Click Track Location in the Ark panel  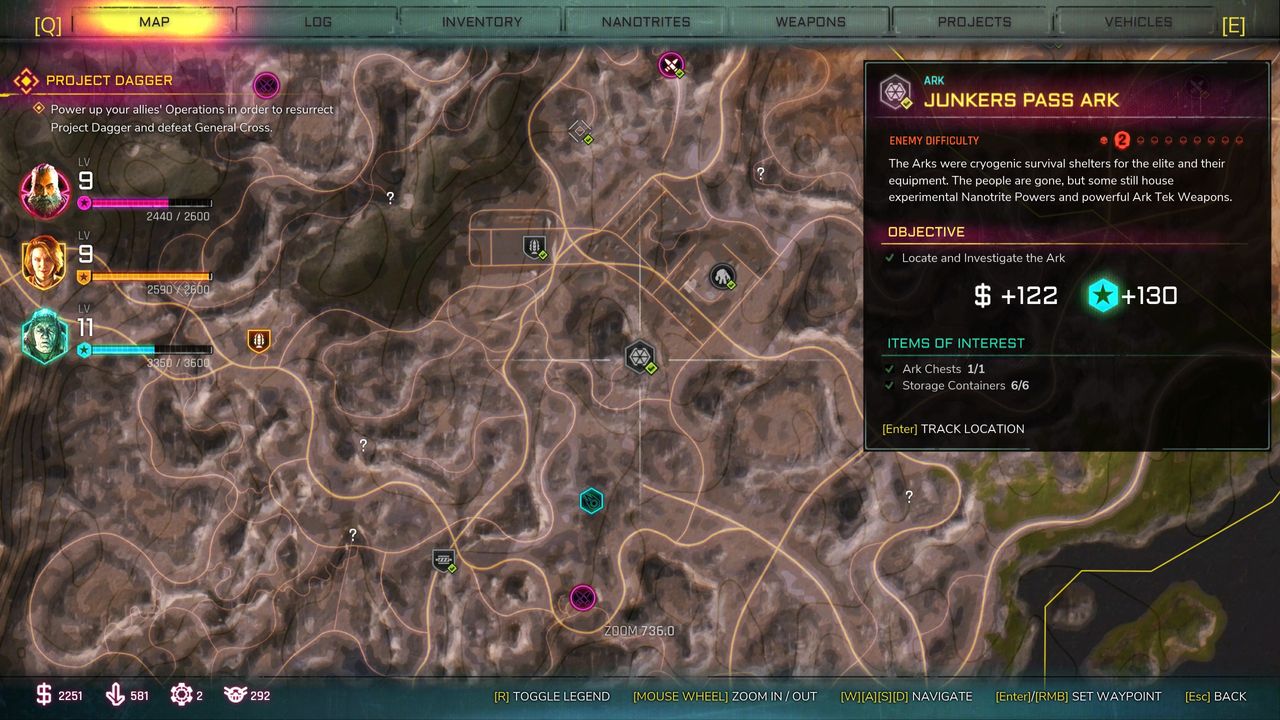coord(953,429)
